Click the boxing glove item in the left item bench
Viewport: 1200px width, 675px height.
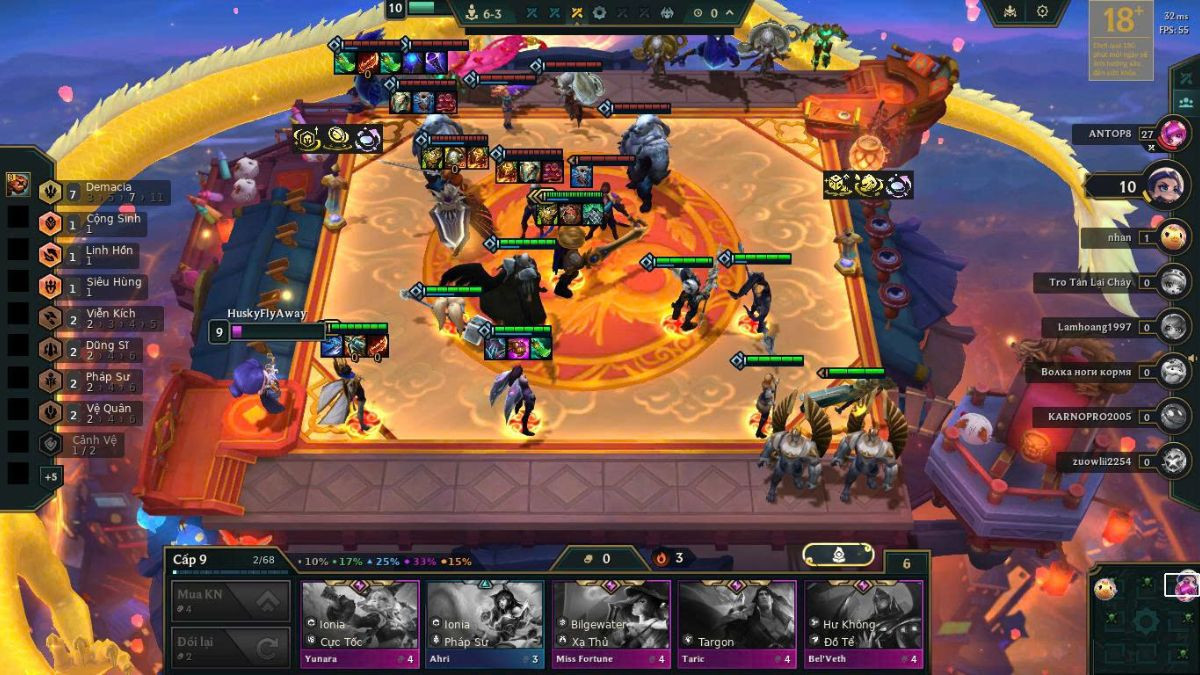18,185
